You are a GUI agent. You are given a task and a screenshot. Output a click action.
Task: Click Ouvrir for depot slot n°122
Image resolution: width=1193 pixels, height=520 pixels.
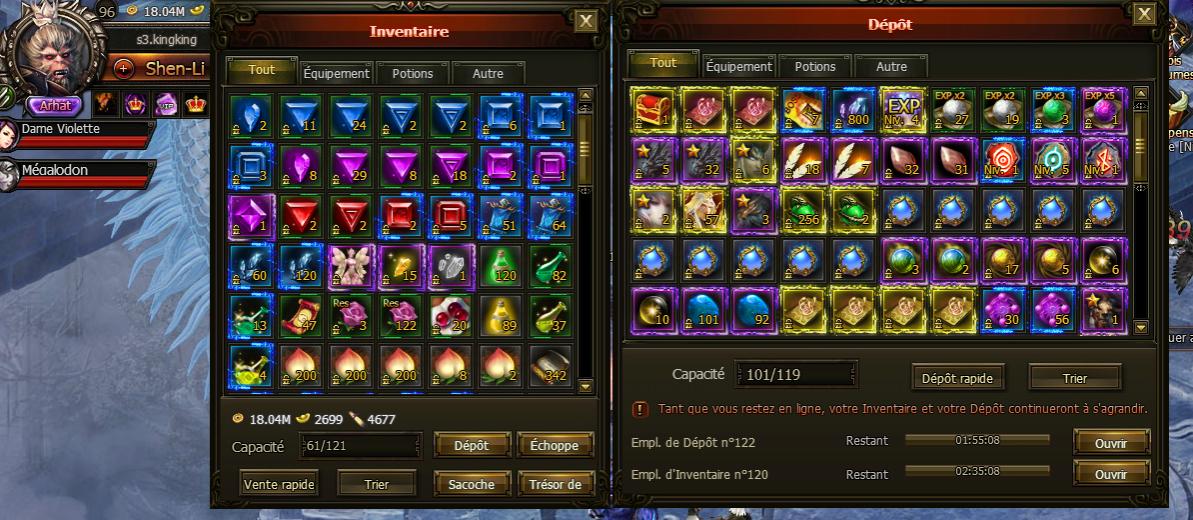(x=1111, y=442)
